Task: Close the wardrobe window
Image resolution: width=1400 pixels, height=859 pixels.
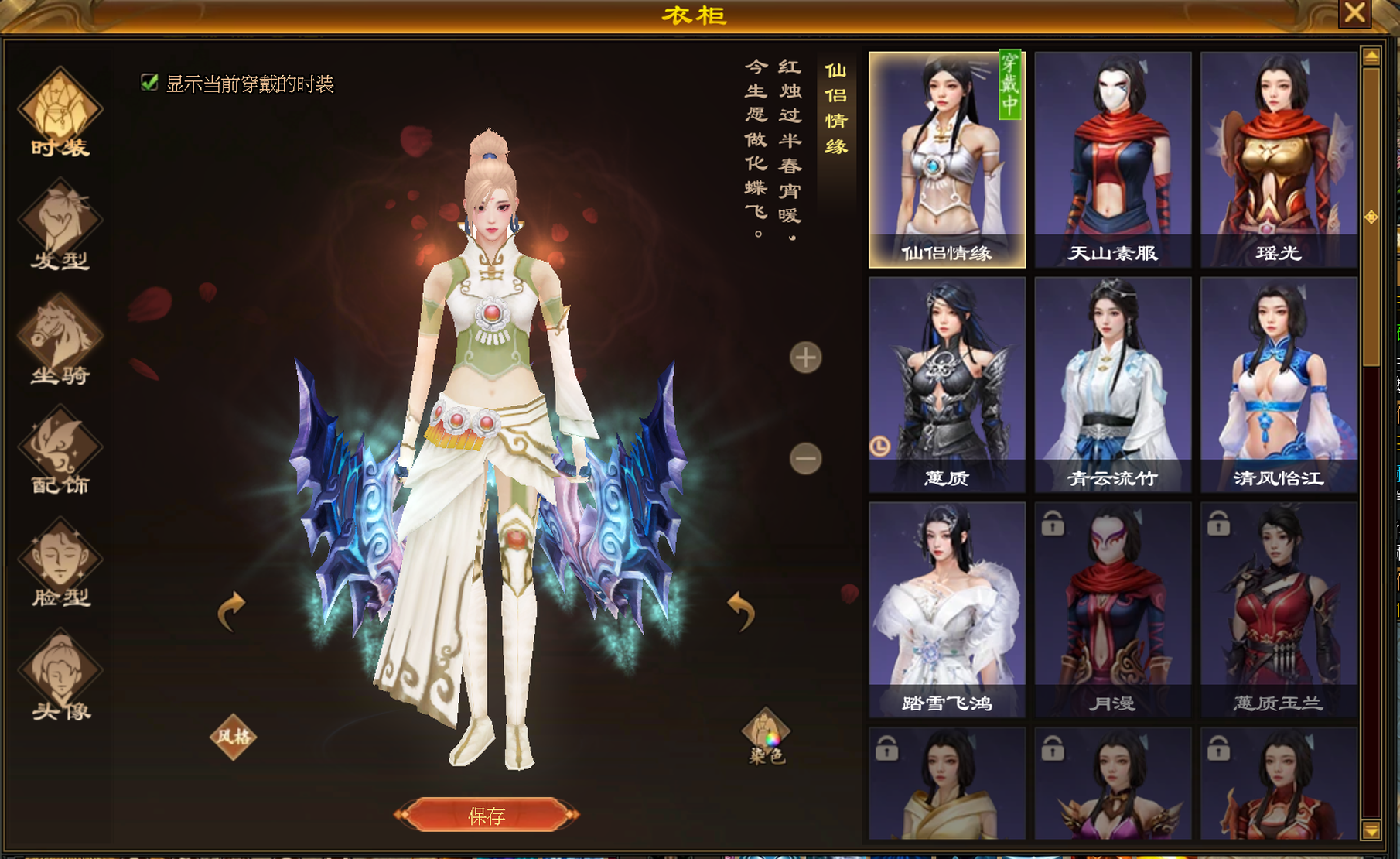Action: coord(1354,13)
